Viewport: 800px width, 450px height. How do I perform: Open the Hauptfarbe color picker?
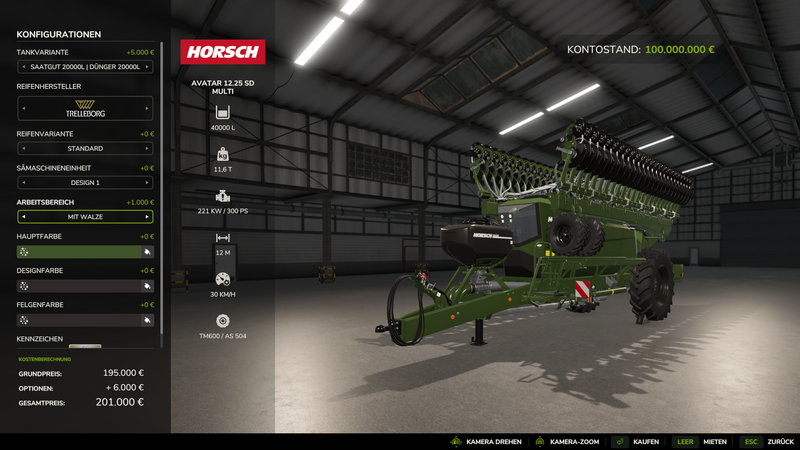(x=85, y=252)
